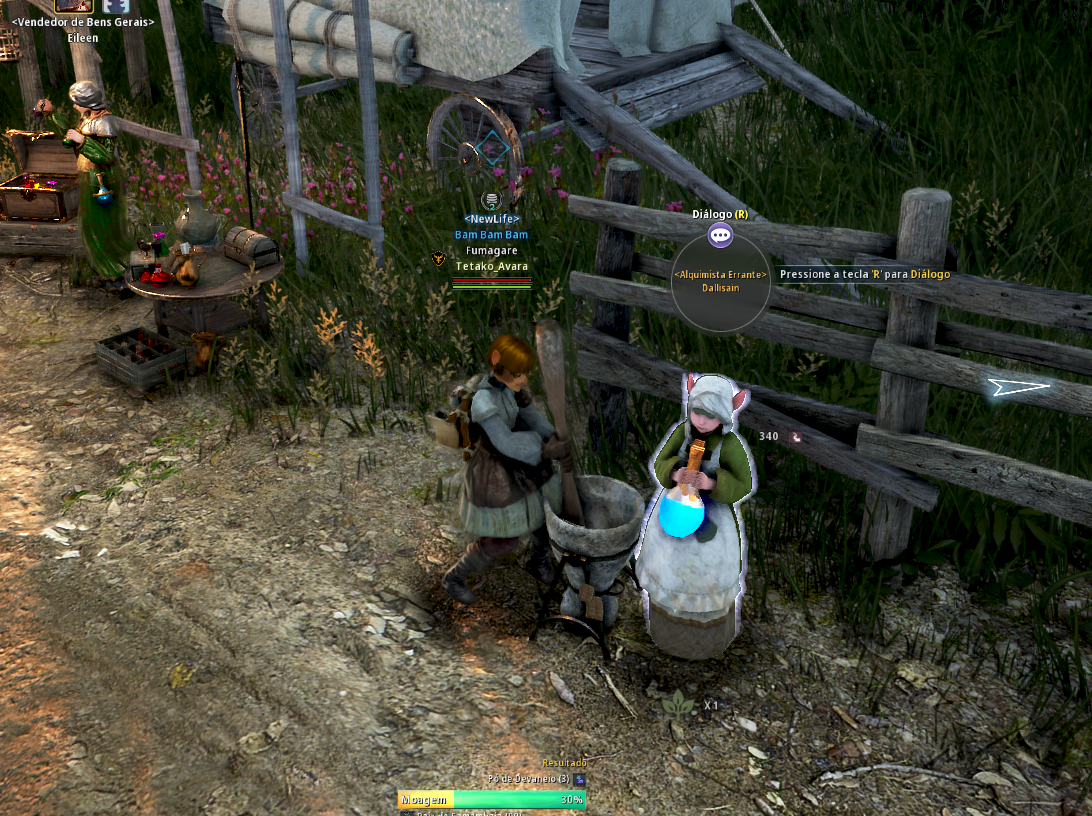Click the puzzle piece icon above Eileen
The height and width of the screenshot is (816, 1092).
pyautogui.click(x=116, y=5)
